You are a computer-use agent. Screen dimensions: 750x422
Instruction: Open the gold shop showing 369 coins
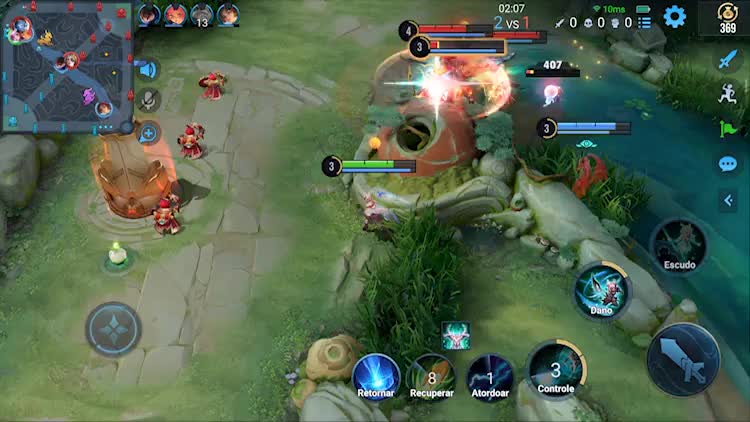[728, 17]
